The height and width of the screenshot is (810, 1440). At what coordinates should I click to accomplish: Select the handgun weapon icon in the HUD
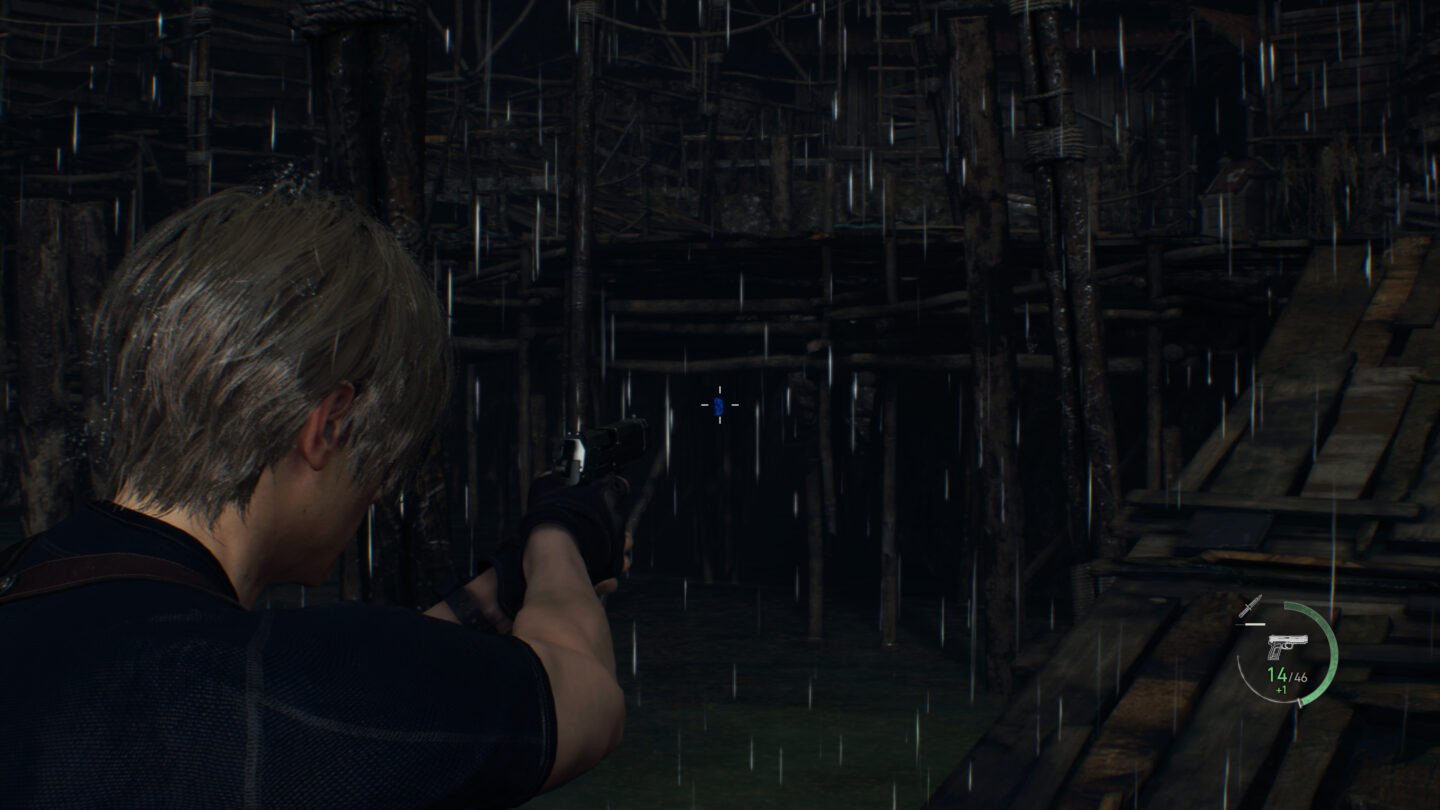tap(1286, 646)
